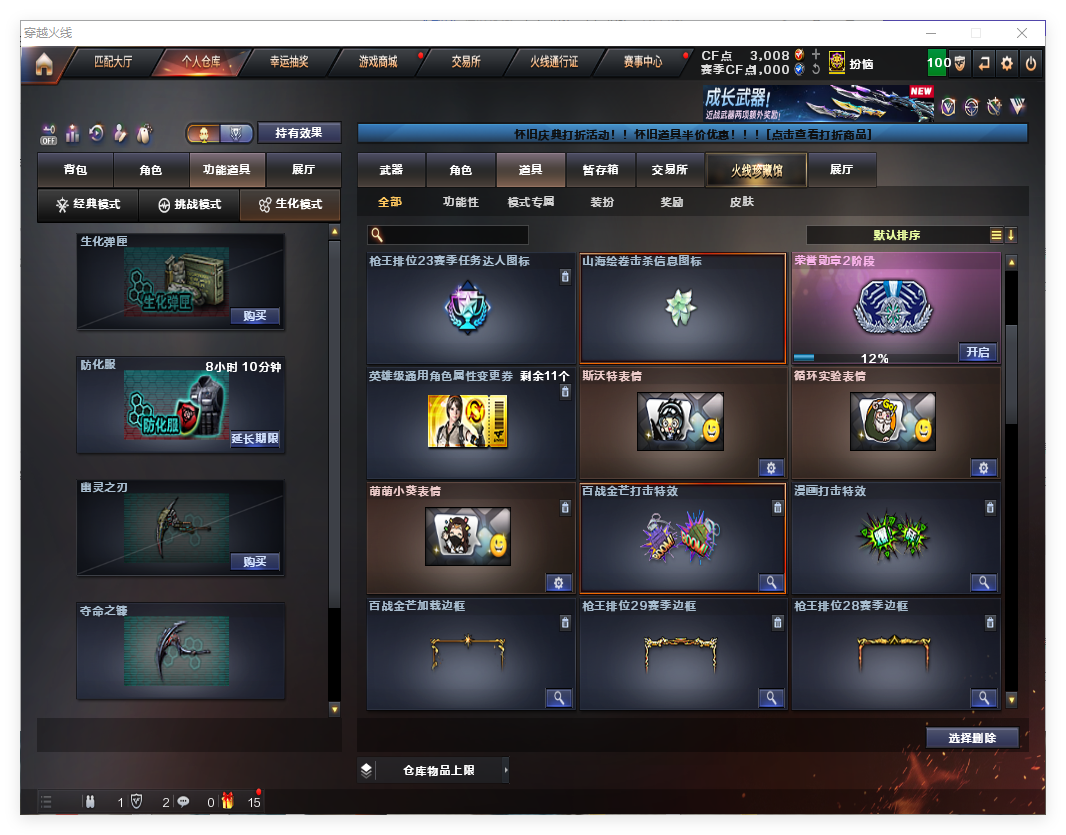This screenshot has height=835, width=1066.
Task: Switch to the 武器 weapons tab
Action: (391, 171)
